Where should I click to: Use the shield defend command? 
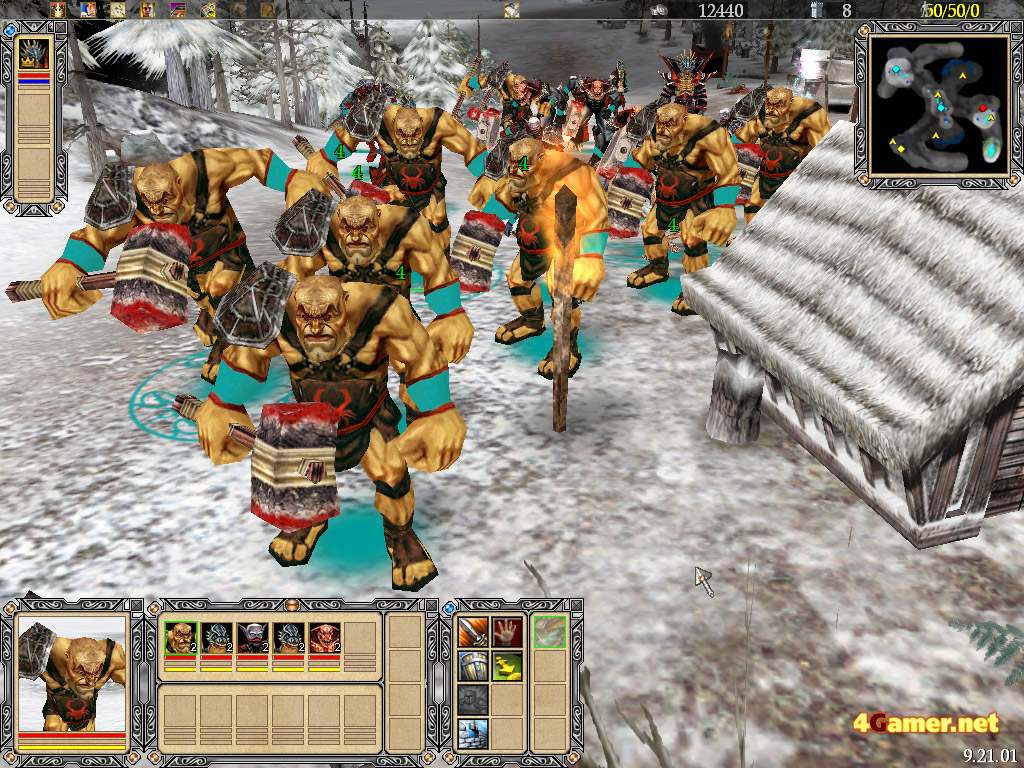click(x=473, y=666)
